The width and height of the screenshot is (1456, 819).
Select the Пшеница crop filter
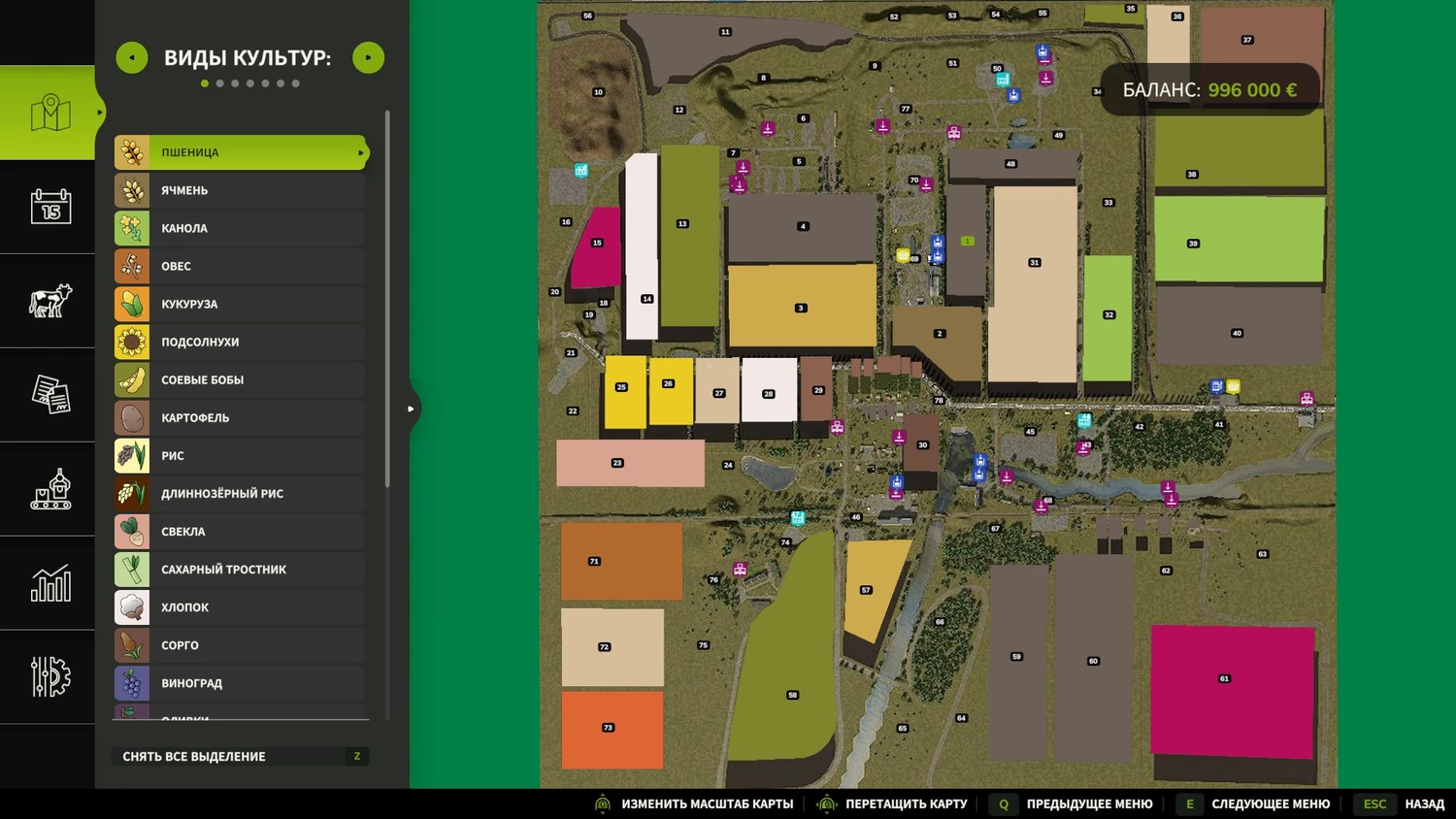point(239,152)
